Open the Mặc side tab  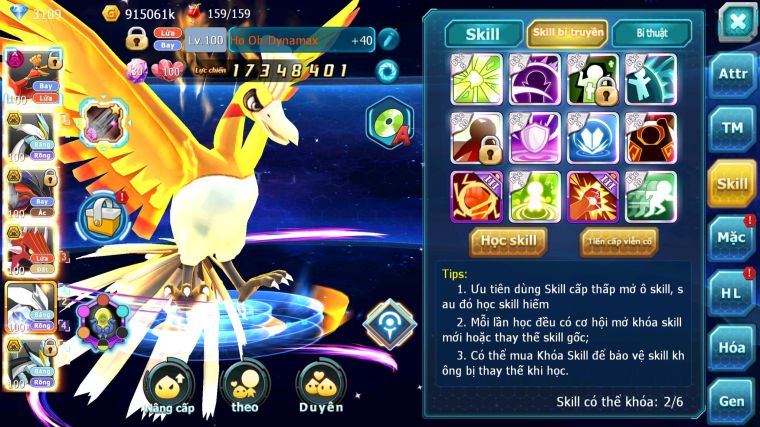(731, 238)
